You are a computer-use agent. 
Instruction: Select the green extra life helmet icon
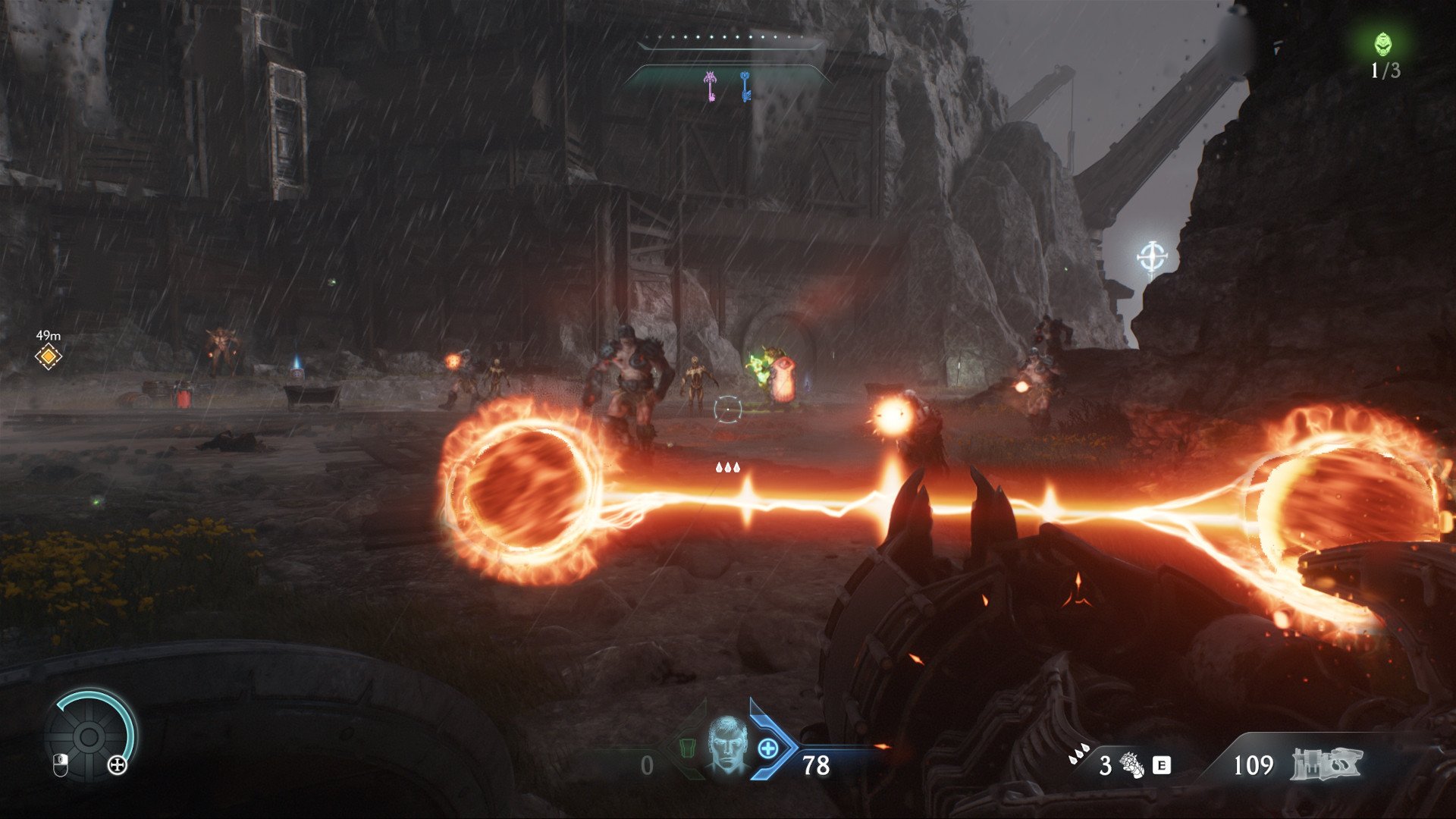(x=1384, y=44)
